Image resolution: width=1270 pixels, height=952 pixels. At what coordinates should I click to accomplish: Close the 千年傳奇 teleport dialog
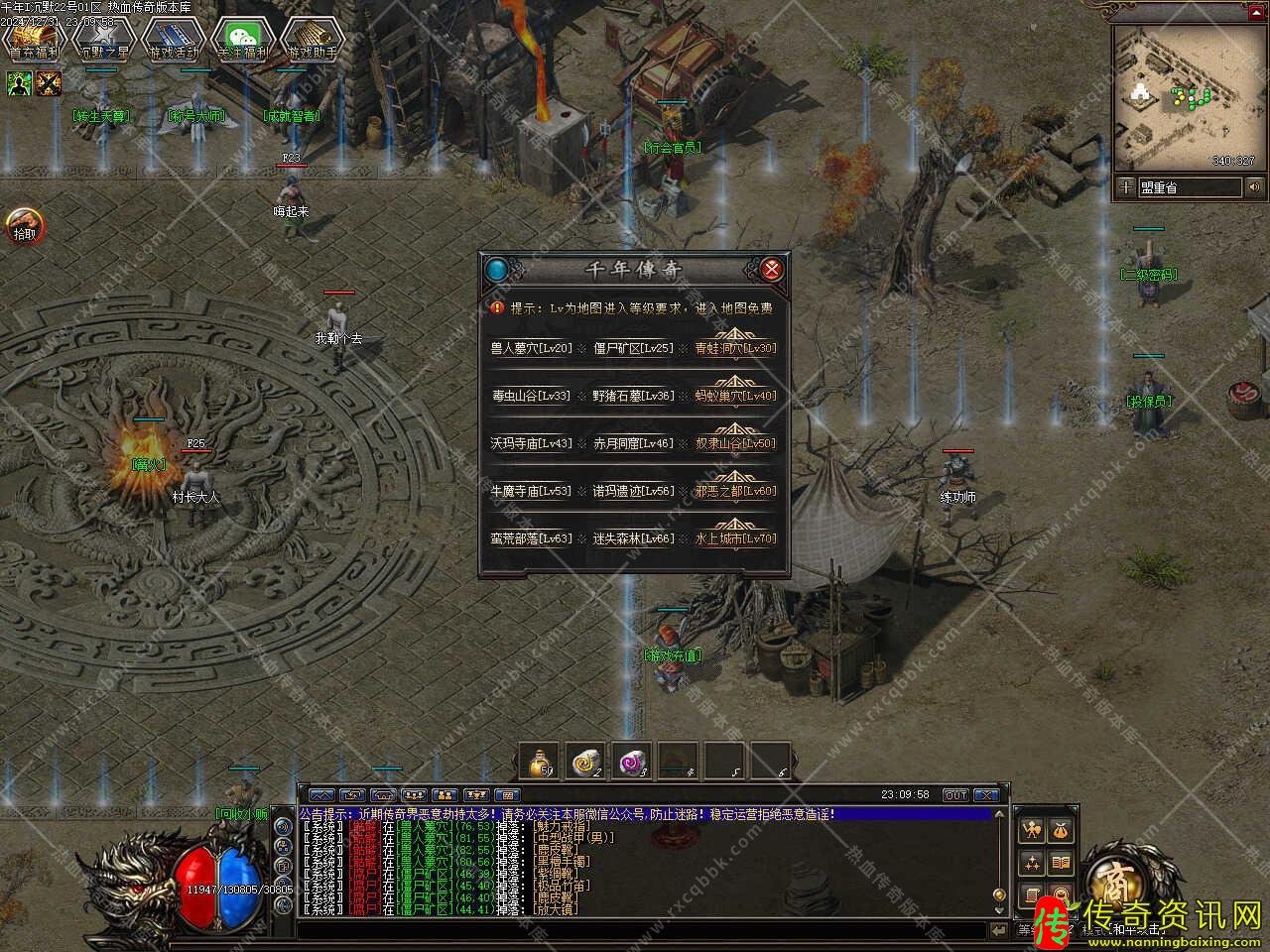click(771, 269)
